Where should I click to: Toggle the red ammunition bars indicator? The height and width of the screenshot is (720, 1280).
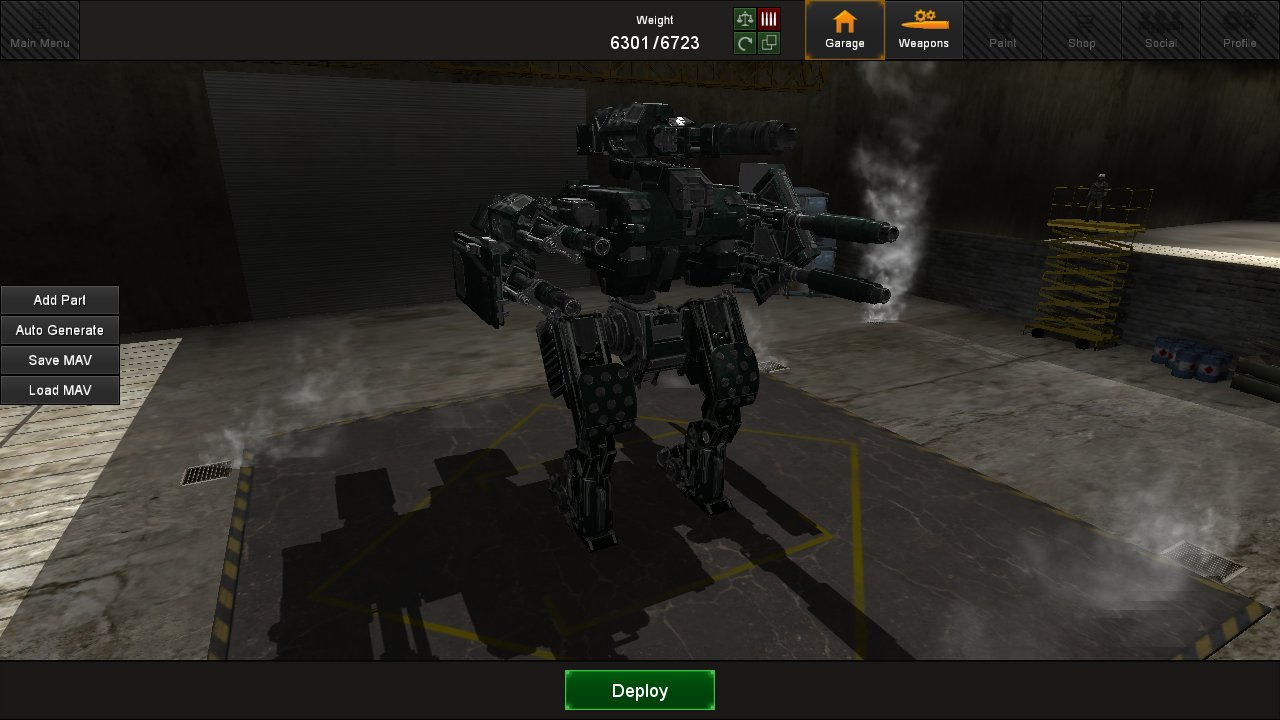click(x=768, y=17)
